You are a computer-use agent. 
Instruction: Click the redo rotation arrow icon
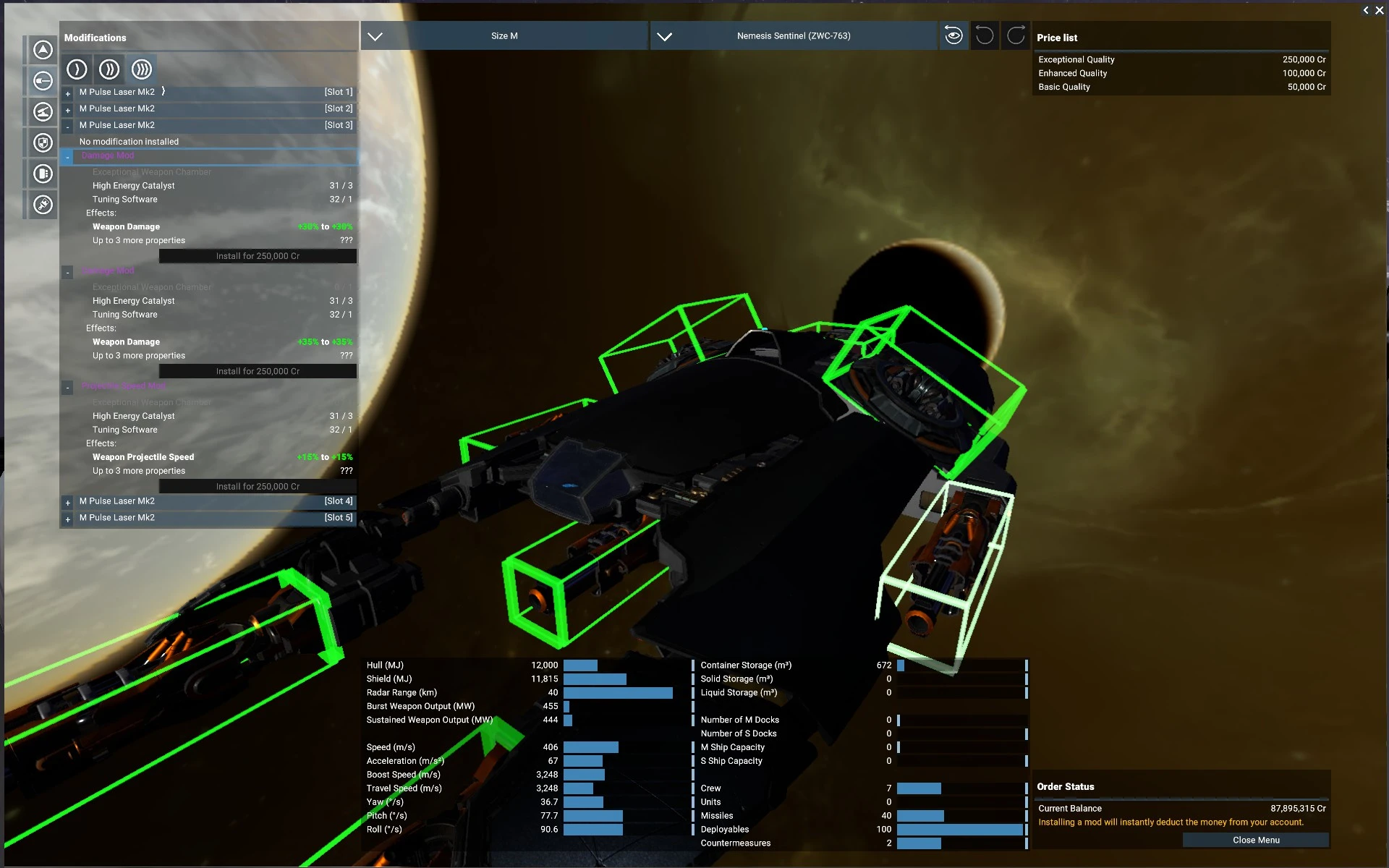tap(1015, 35)
